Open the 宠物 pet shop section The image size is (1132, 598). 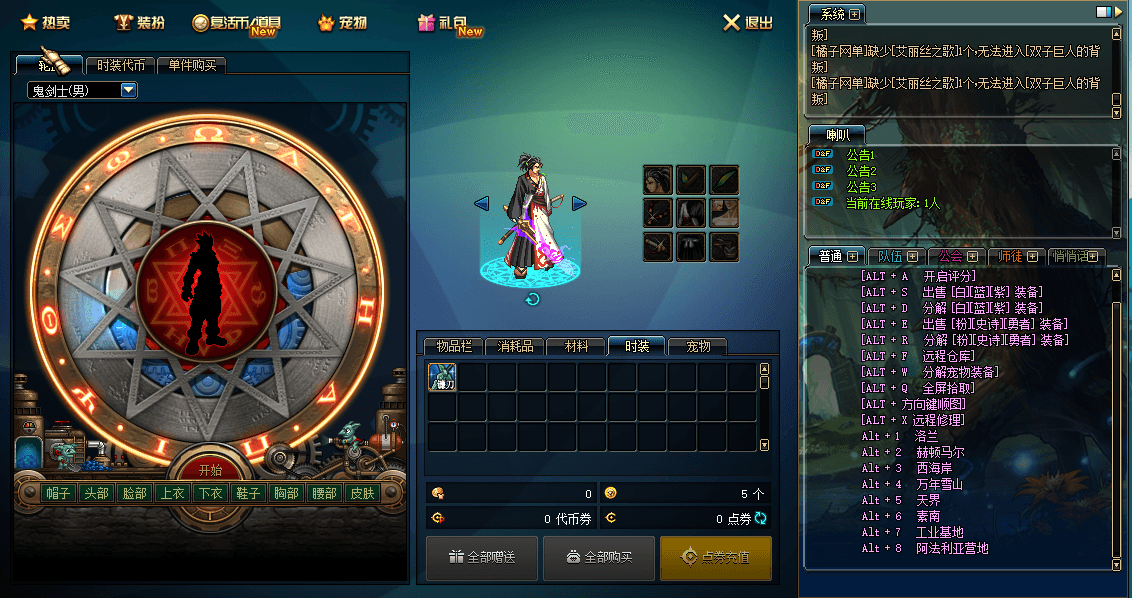pos(342,22)
